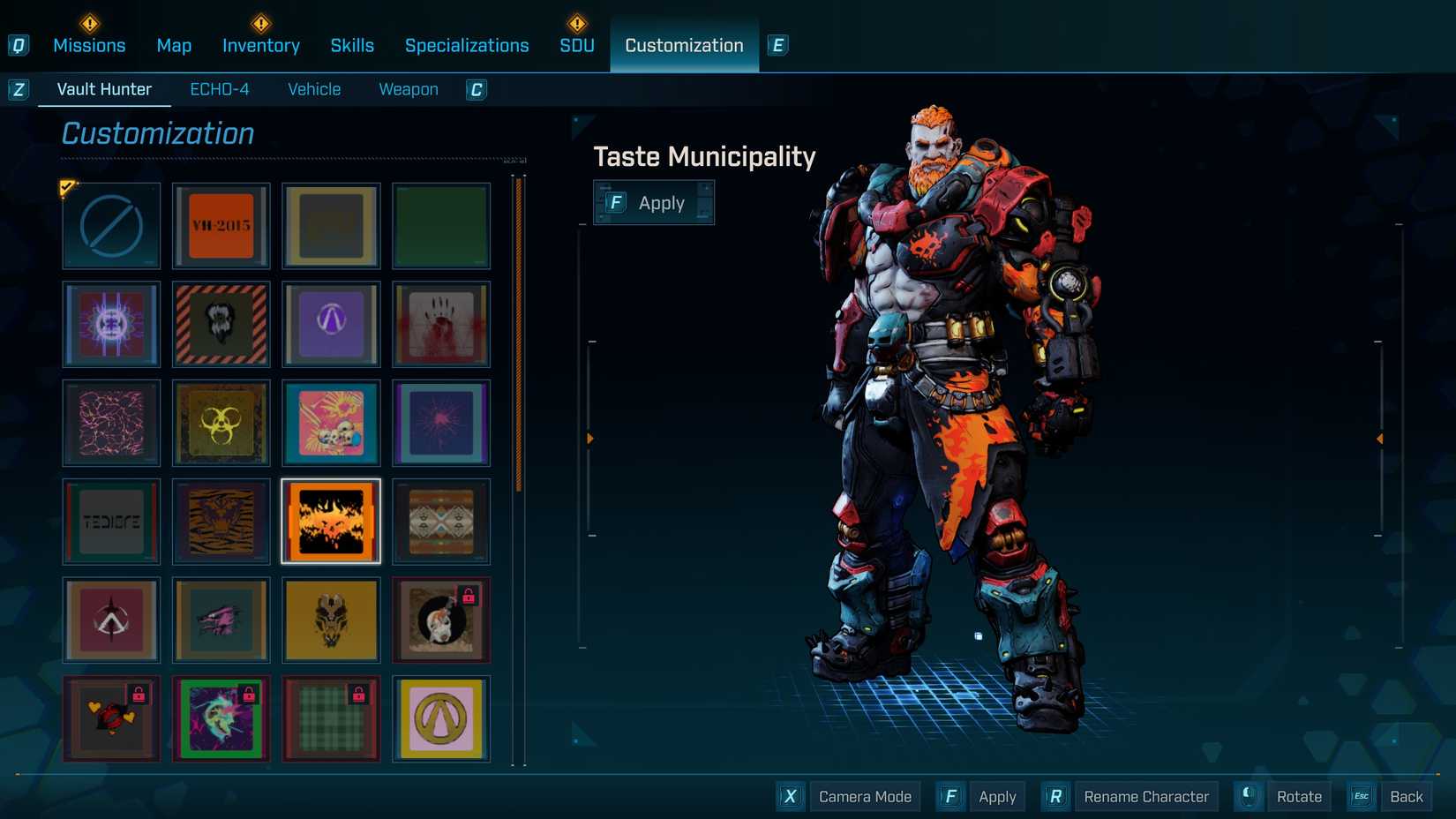
Task: Select the red crossed-emblem skin below Tediore
Action: 111,620
